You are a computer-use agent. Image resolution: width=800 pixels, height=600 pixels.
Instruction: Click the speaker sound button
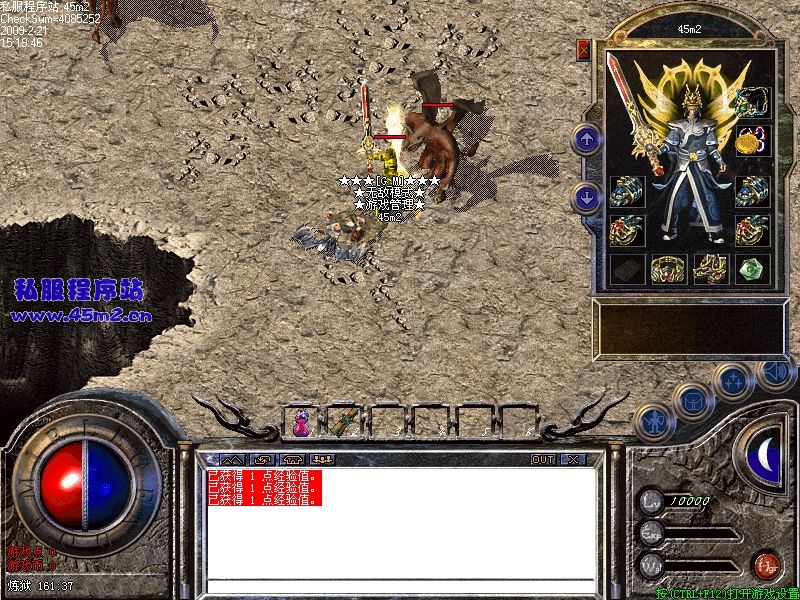click(x=774, y=372)
